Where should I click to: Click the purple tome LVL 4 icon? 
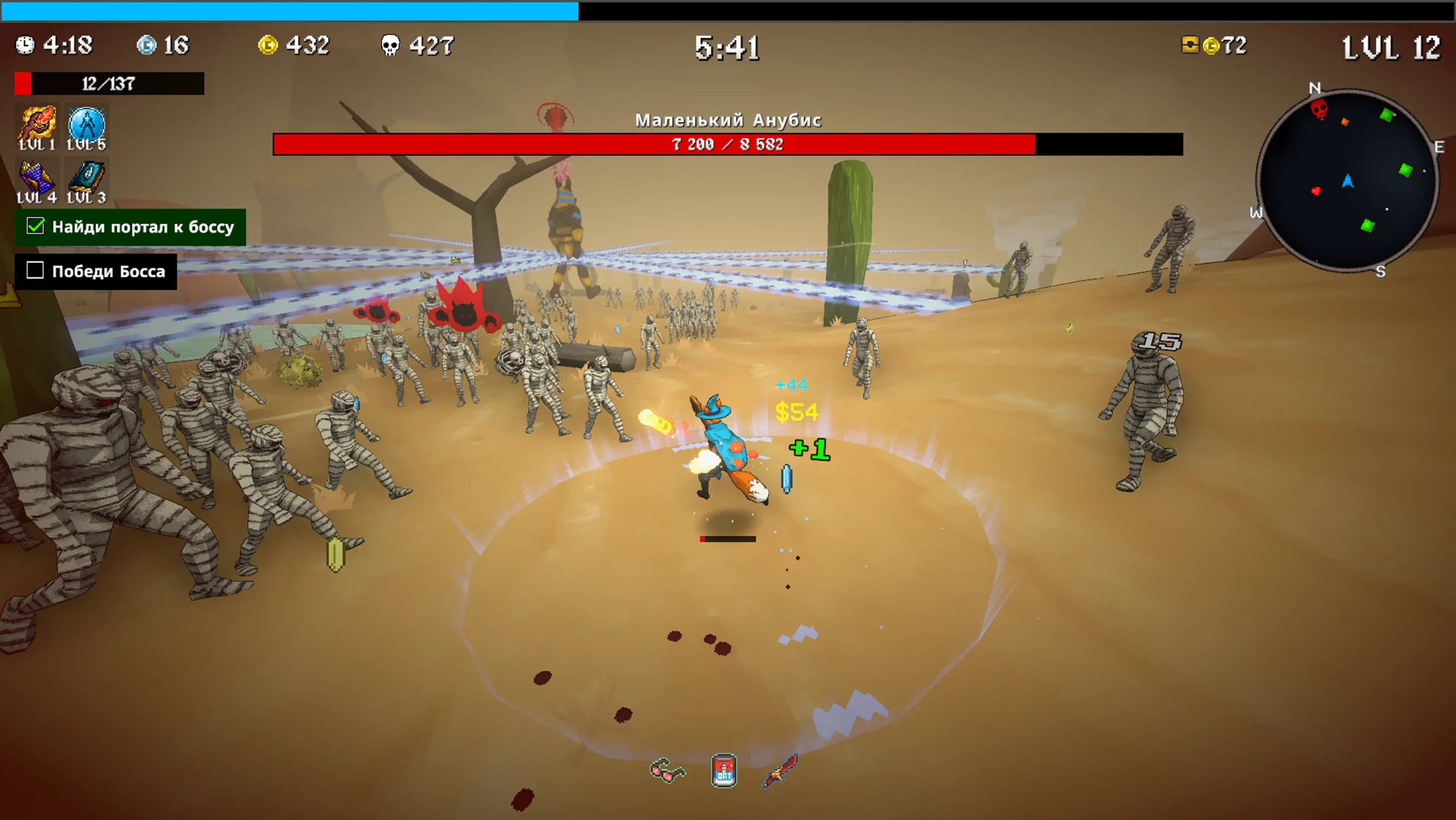[x=38, y=178]
